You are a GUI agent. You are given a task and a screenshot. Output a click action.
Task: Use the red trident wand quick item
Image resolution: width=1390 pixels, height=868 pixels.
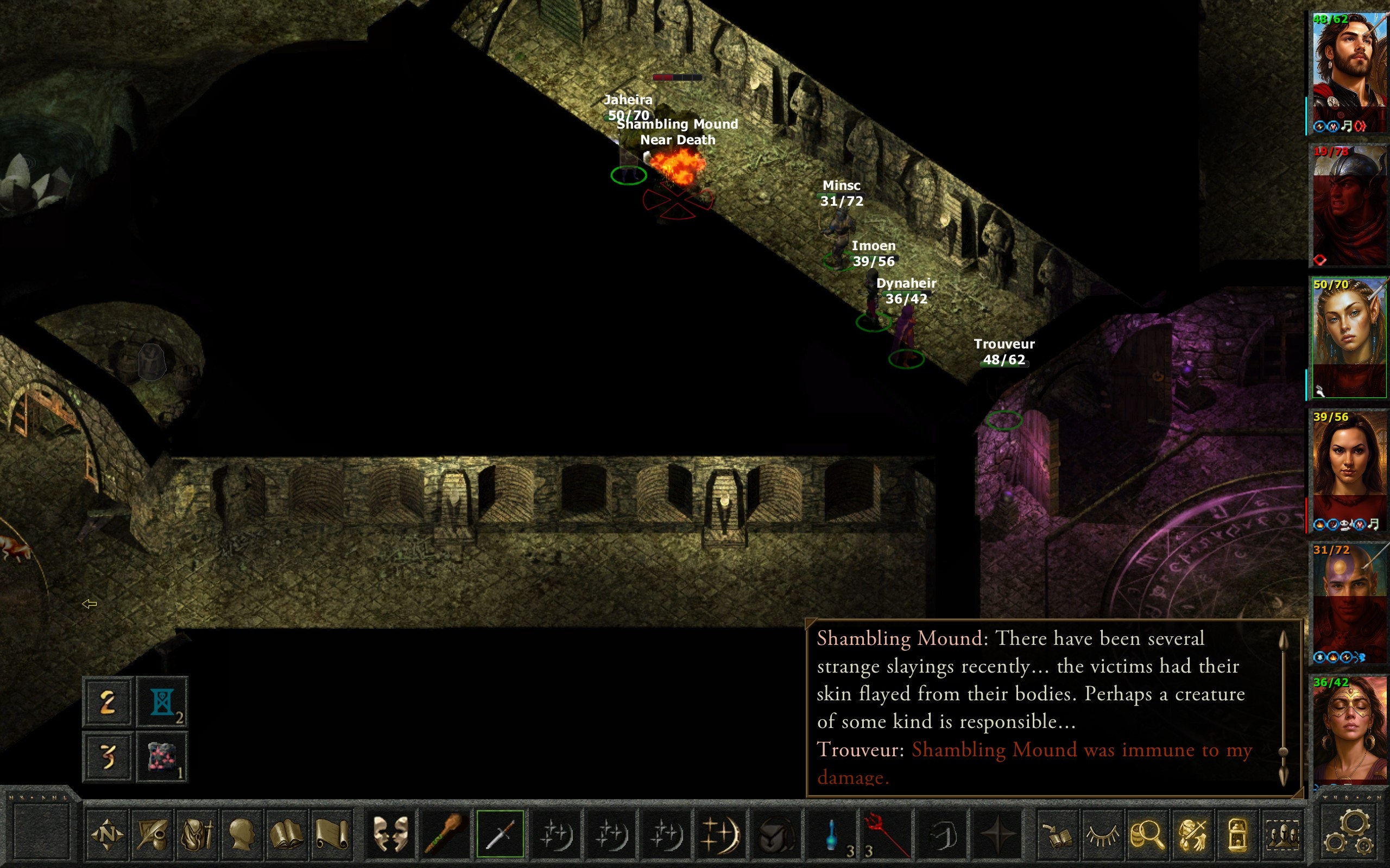[x=886, y=834]
